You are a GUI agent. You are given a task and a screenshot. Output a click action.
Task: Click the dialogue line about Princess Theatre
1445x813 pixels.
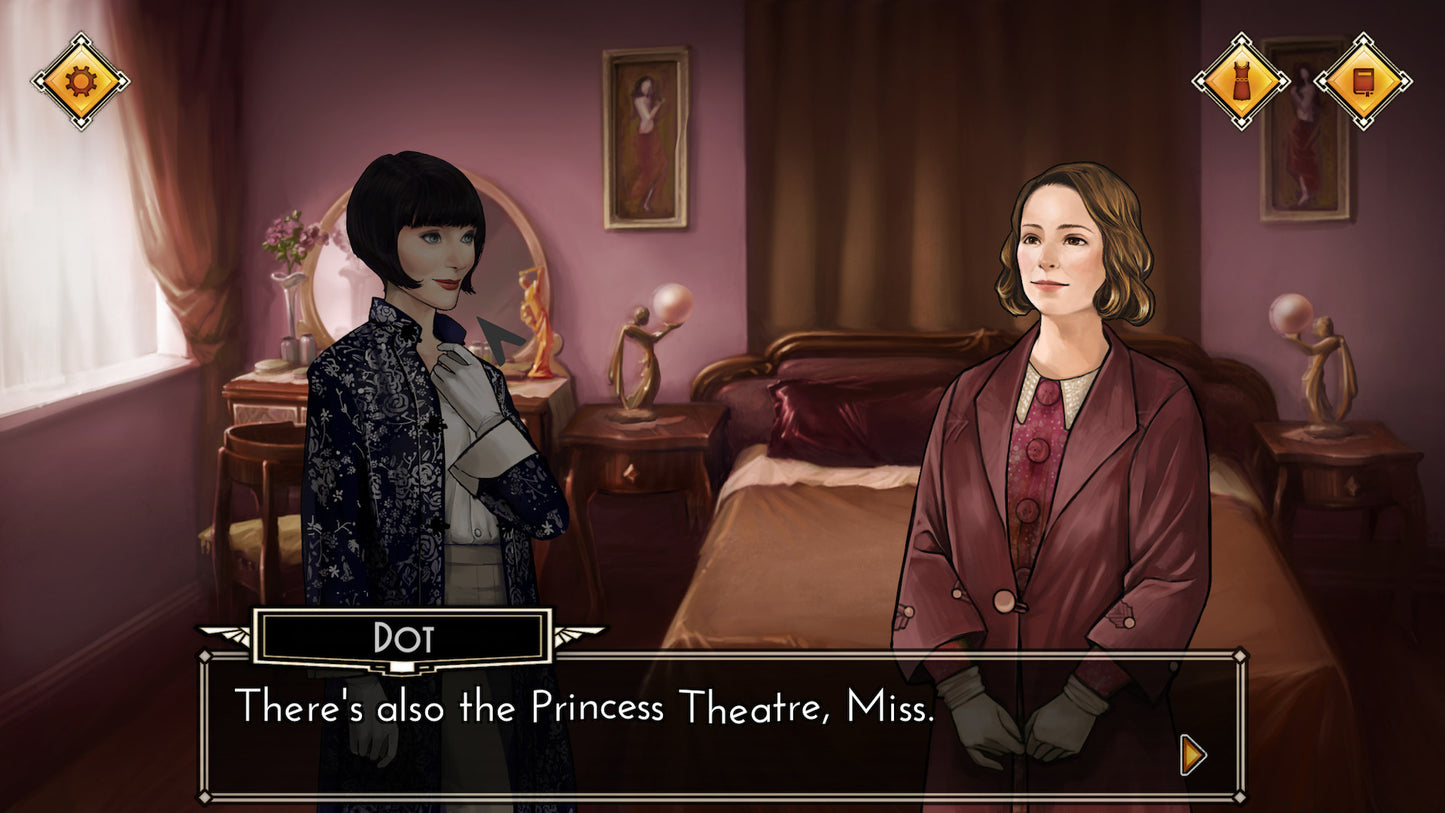(x=585, y=708)
